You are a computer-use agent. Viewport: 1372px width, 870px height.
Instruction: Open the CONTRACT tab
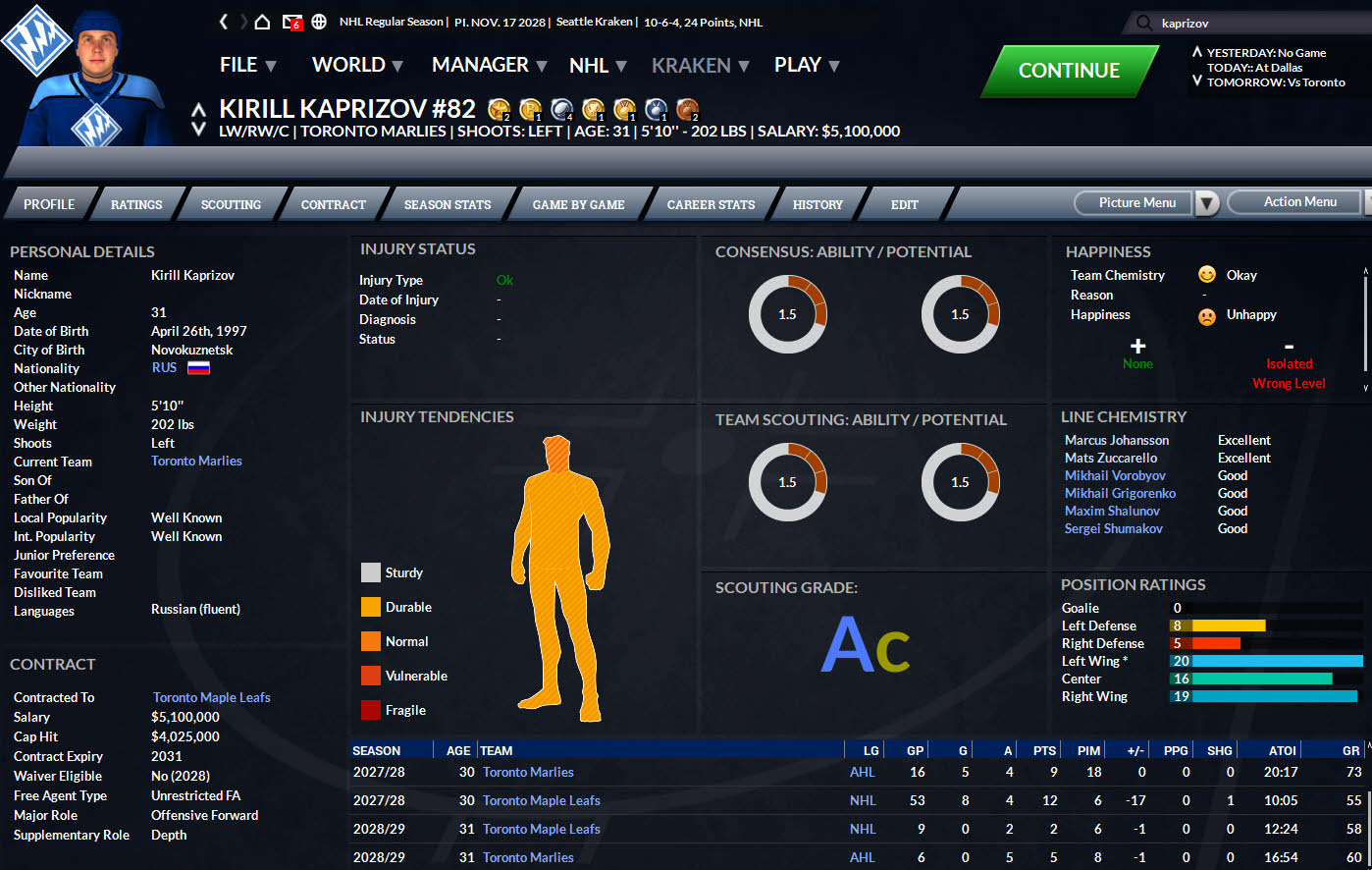333,205
